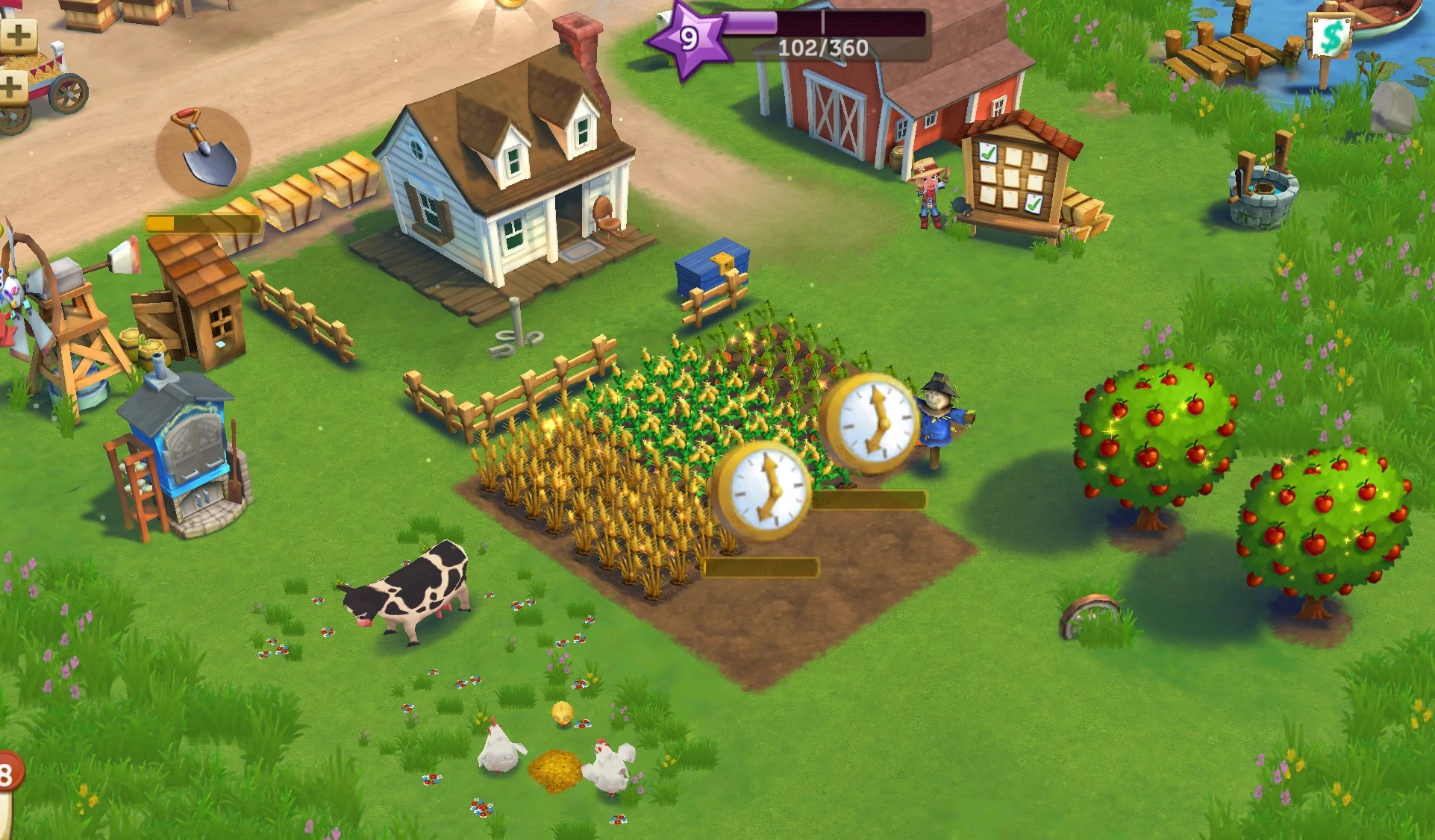Select the shovel tool icon
This screenshot has width=1435, height=840.
203,147
